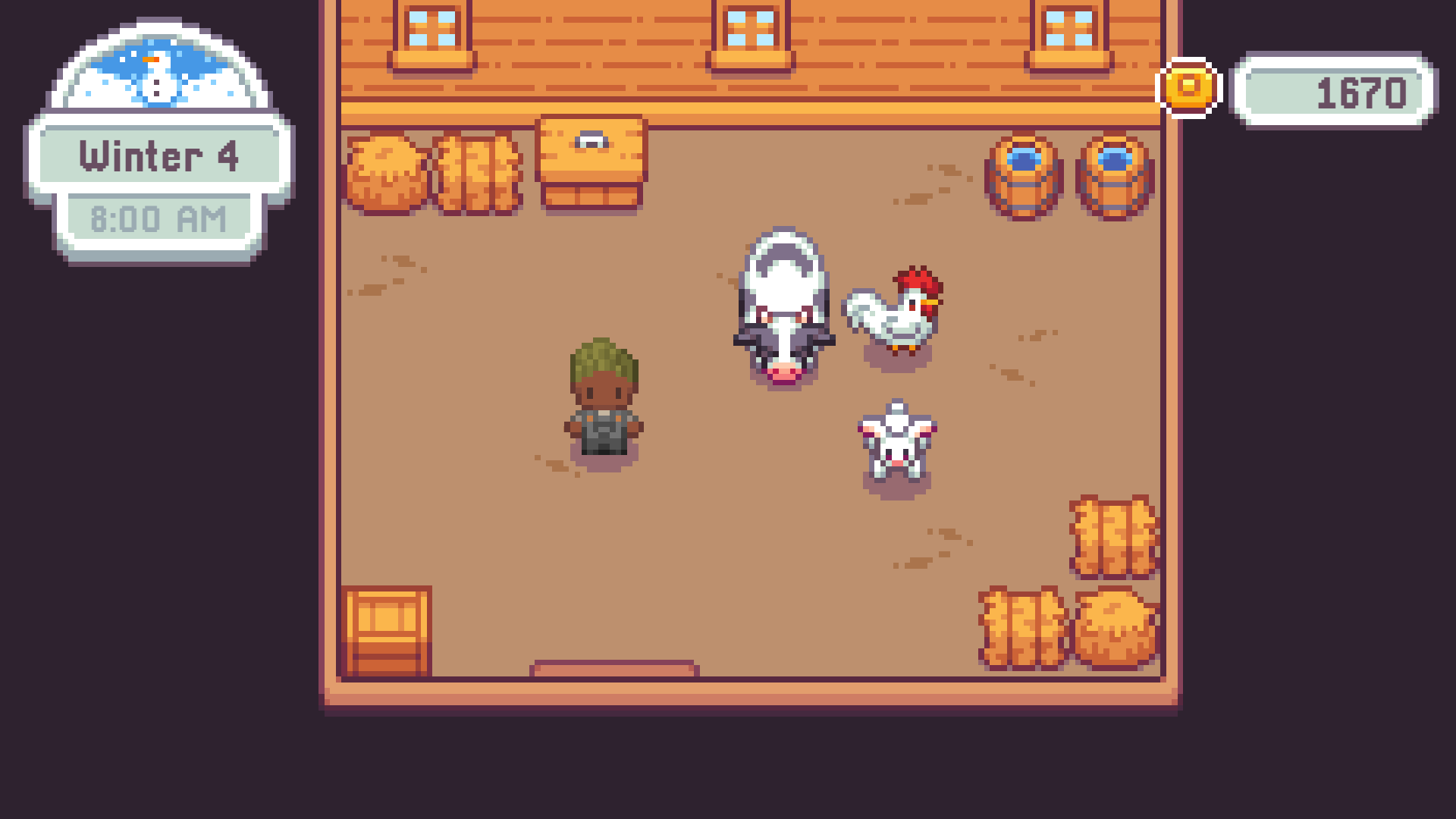Click the right blue water barrel

(x=1112, y=176)
